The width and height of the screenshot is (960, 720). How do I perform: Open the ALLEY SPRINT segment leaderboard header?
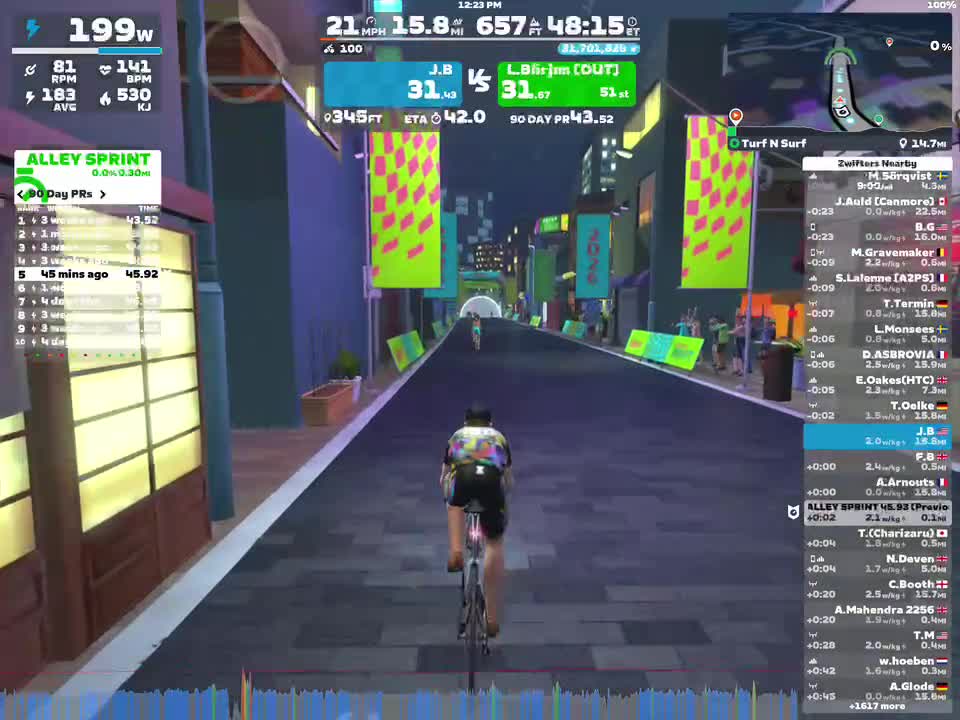tap(88, 160)
